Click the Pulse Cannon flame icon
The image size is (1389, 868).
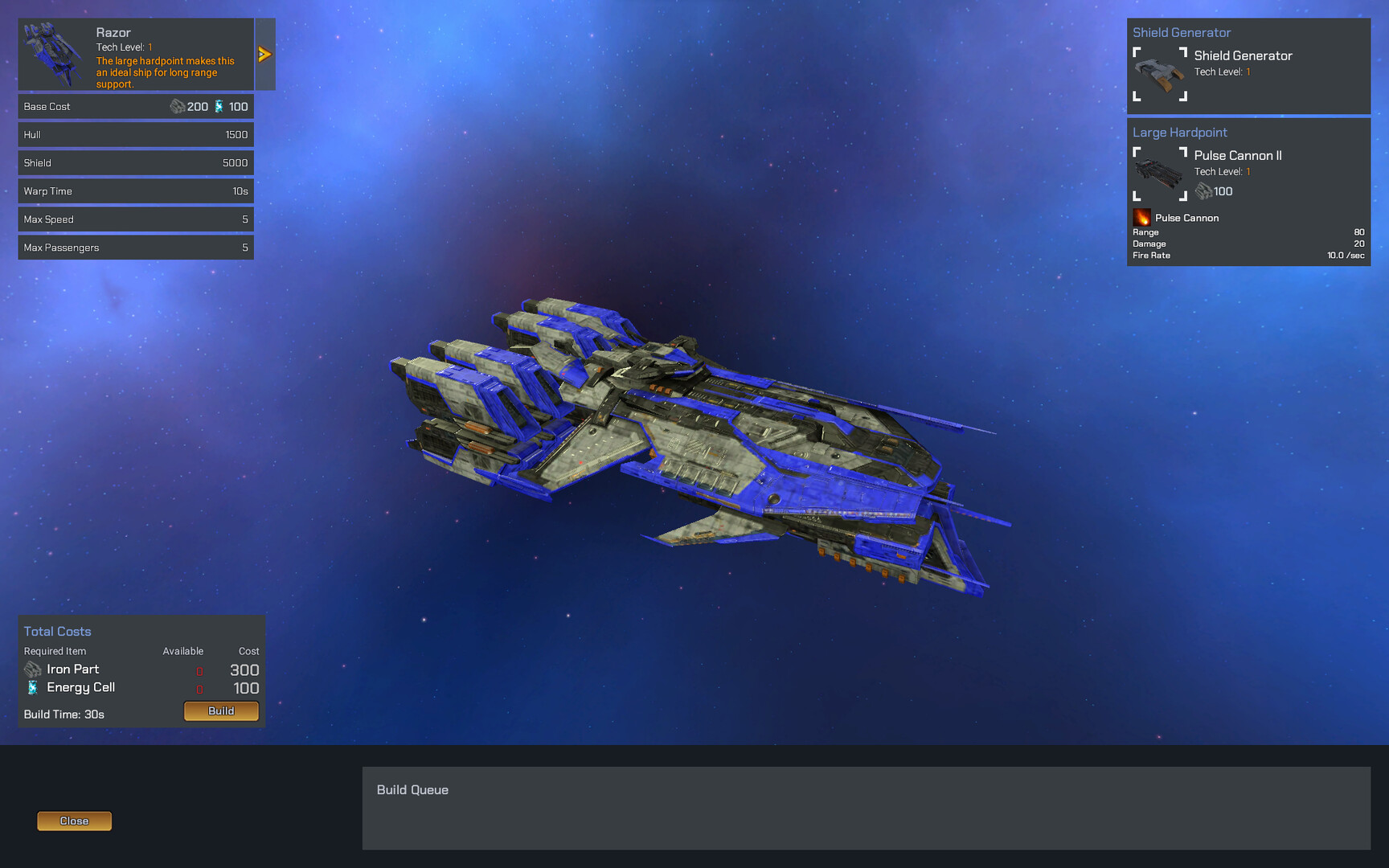1142,217
